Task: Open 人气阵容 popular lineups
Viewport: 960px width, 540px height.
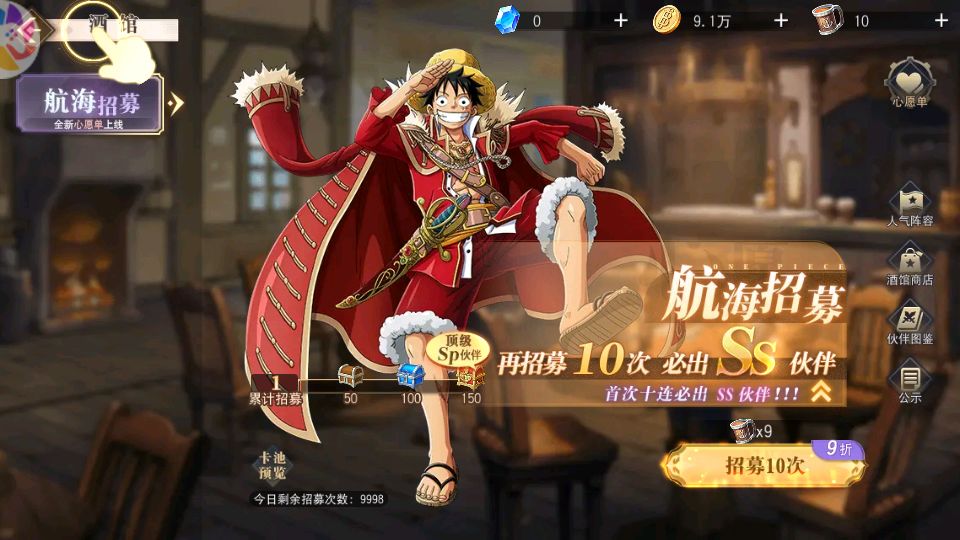Action: 910,203
